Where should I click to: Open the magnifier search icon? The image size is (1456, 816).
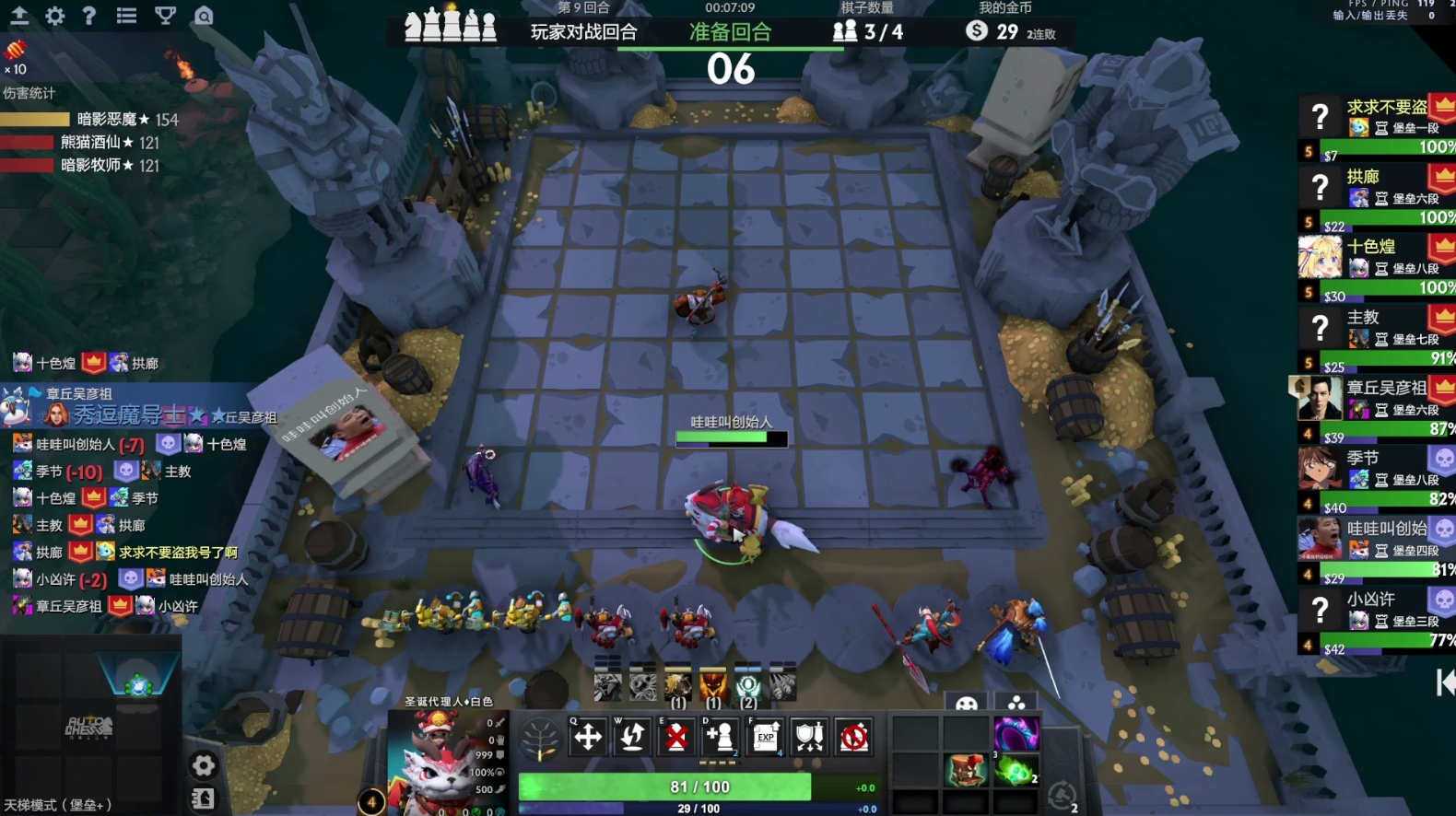(x=204, y=16)
